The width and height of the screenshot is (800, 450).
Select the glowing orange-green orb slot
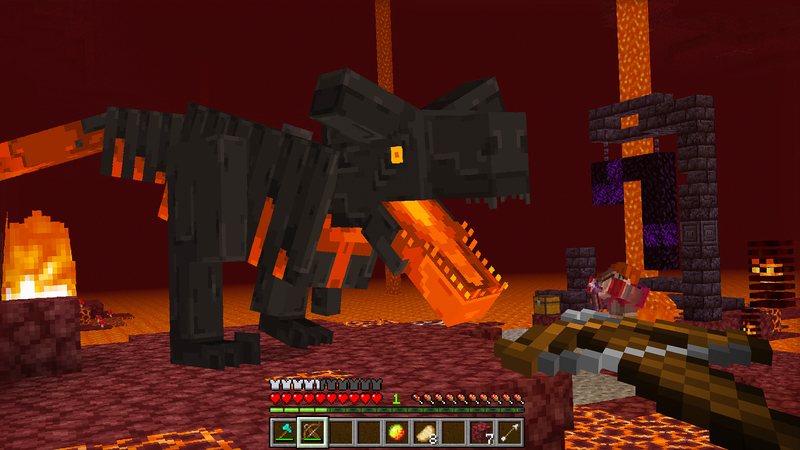pos(397,432)
